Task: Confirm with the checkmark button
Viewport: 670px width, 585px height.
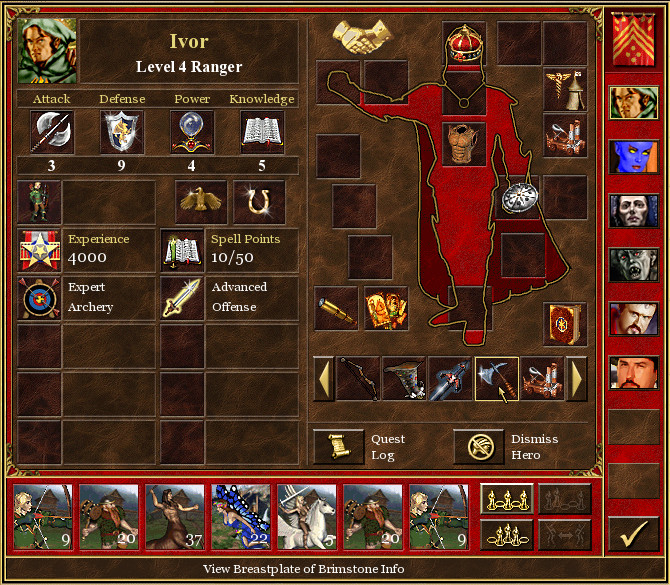Action: click(633, 536)
